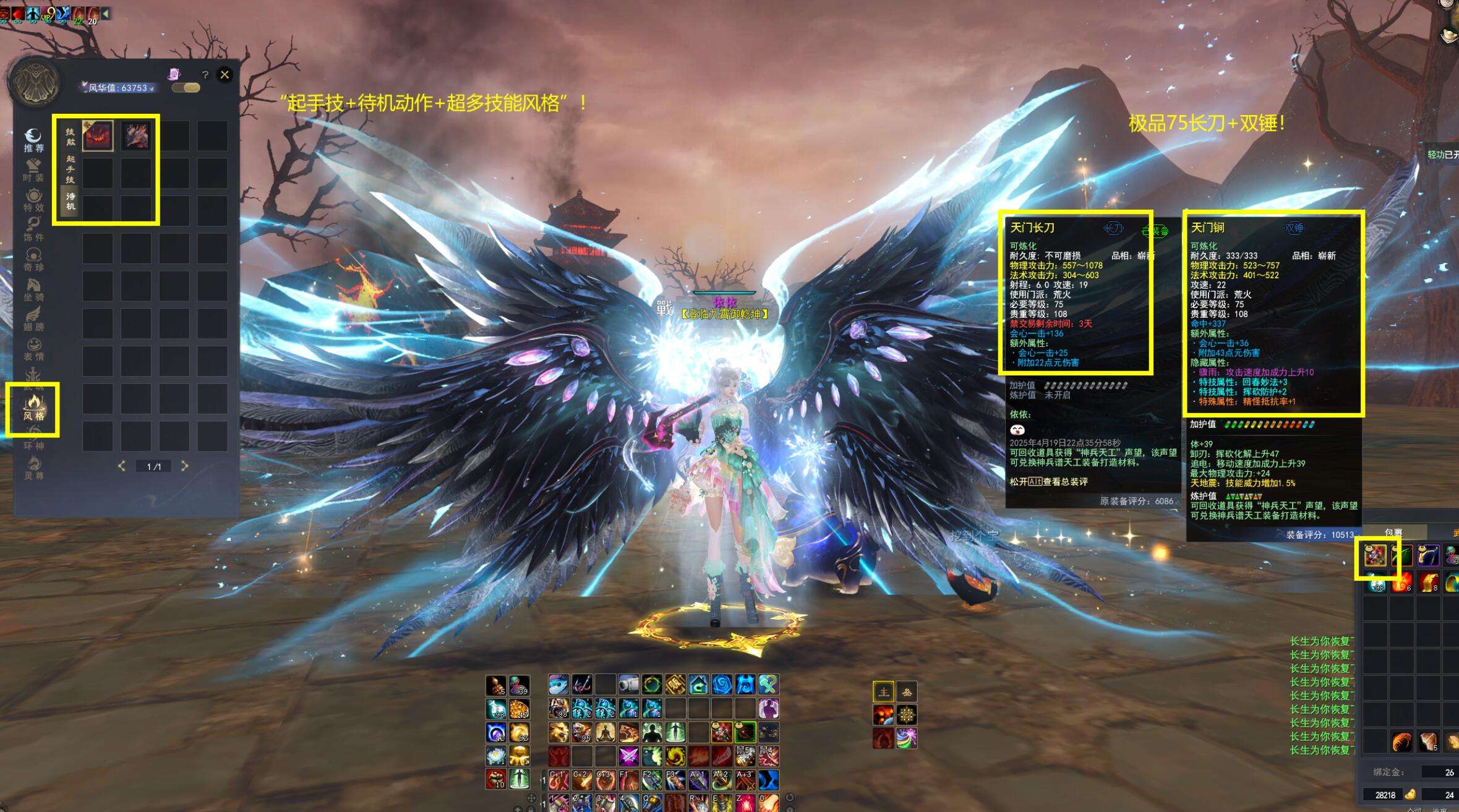Select the first red flame skill style
Screen dimensions: 1459x812
coord(98,135)
